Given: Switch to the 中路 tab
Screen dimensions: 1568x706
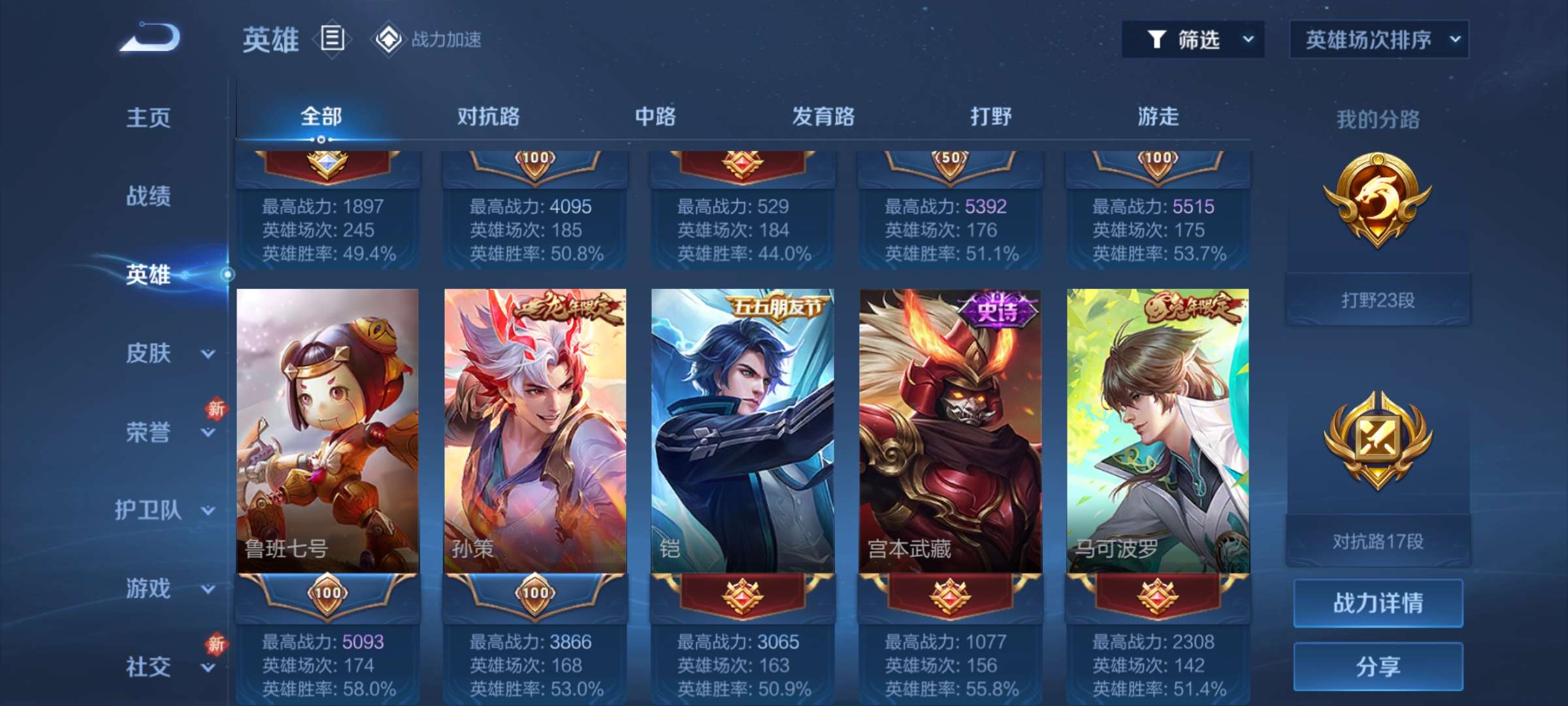Looking at the screenshot, I should tap(655, 116).
